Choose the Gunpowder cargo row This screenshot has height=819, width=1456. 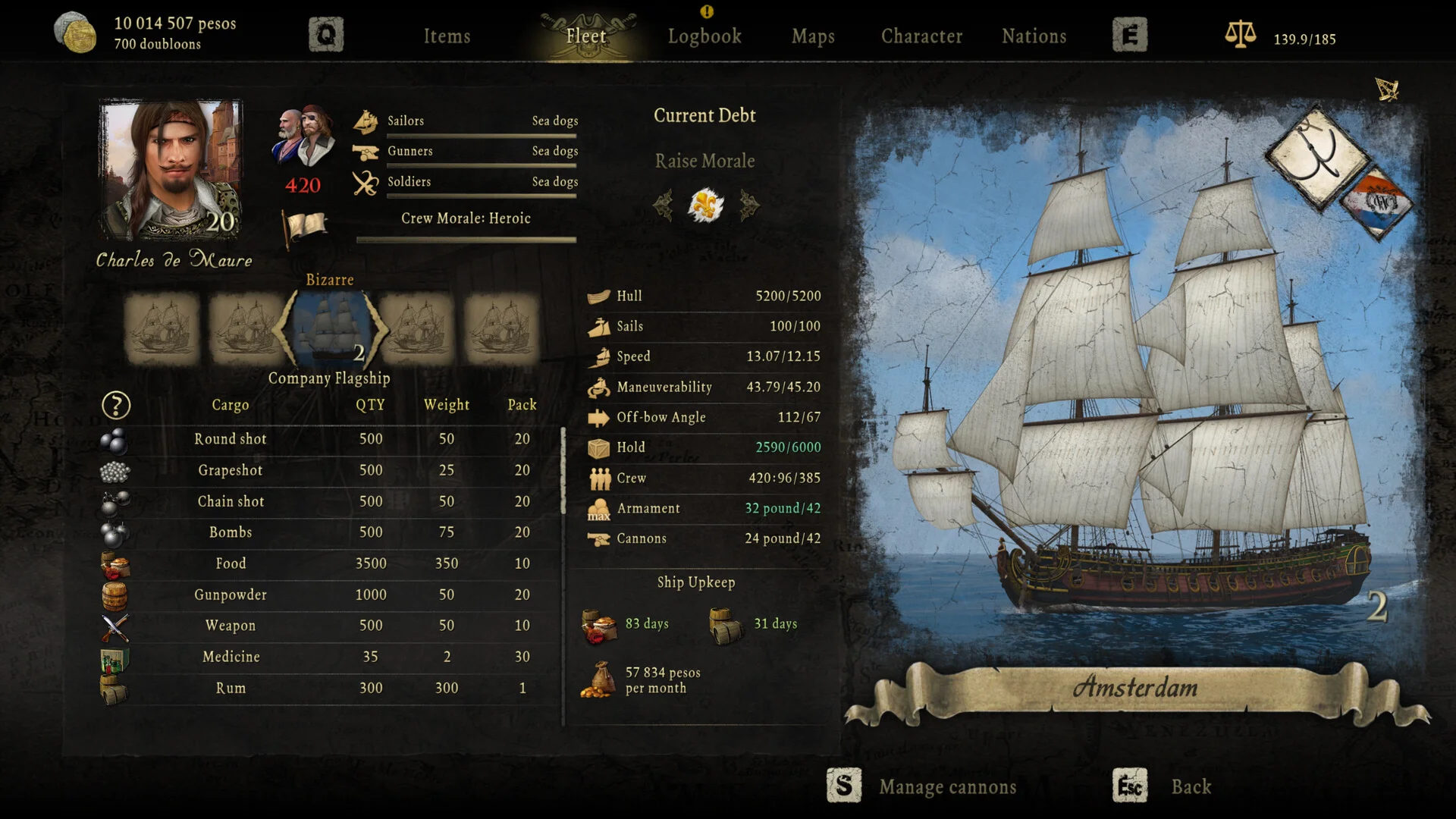pyautogui.click(x=231, y=595)
